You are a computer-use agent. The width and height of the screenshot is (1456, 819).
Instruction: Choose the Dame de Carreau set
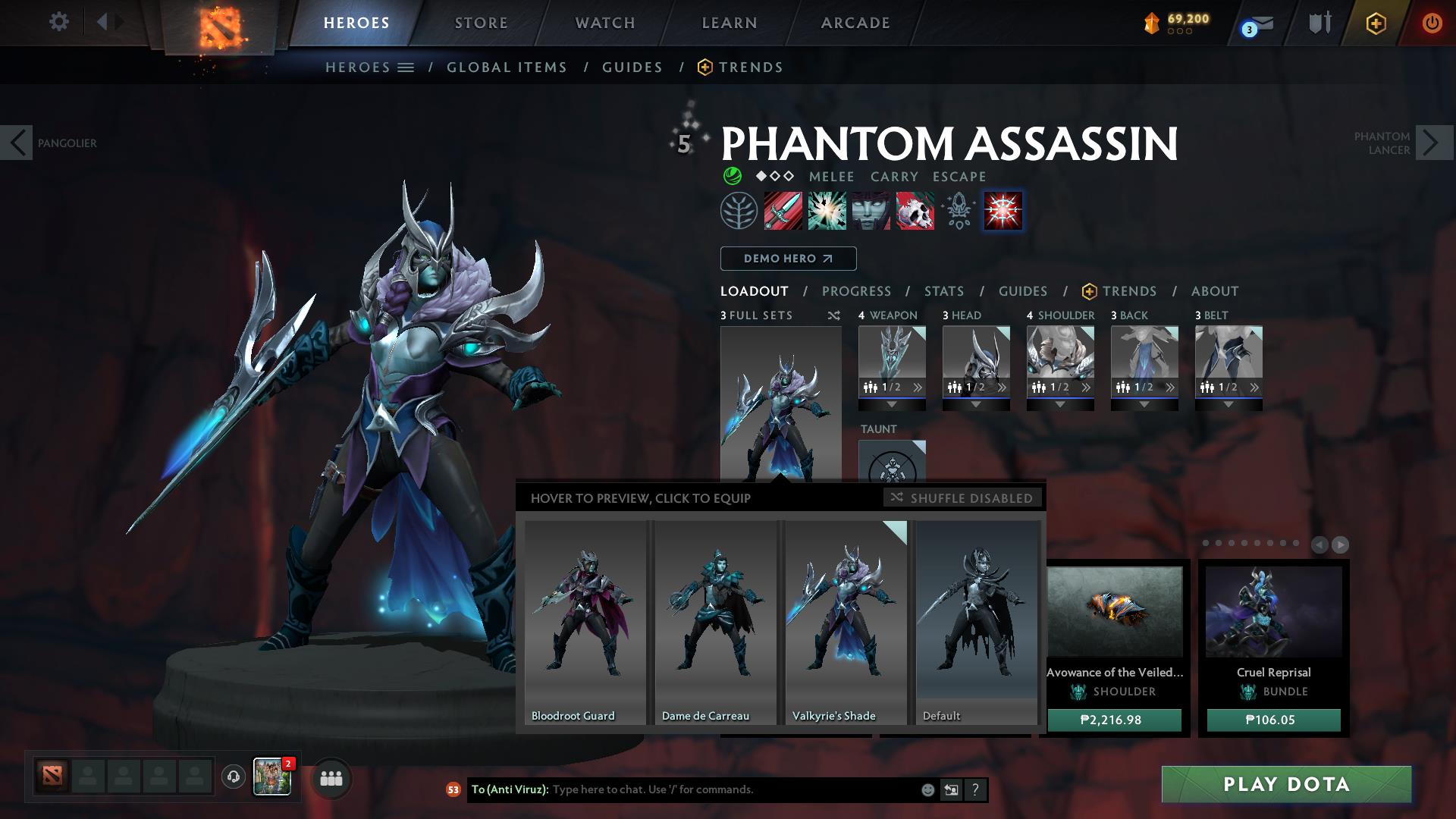pos(715,622)
